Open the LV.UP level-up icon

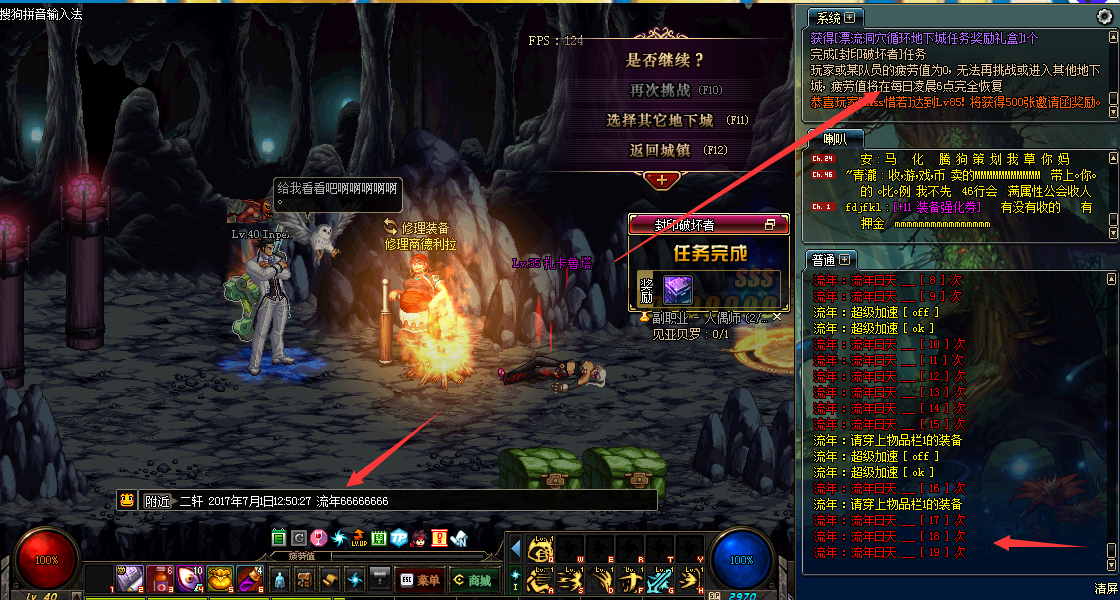point(358,539)
